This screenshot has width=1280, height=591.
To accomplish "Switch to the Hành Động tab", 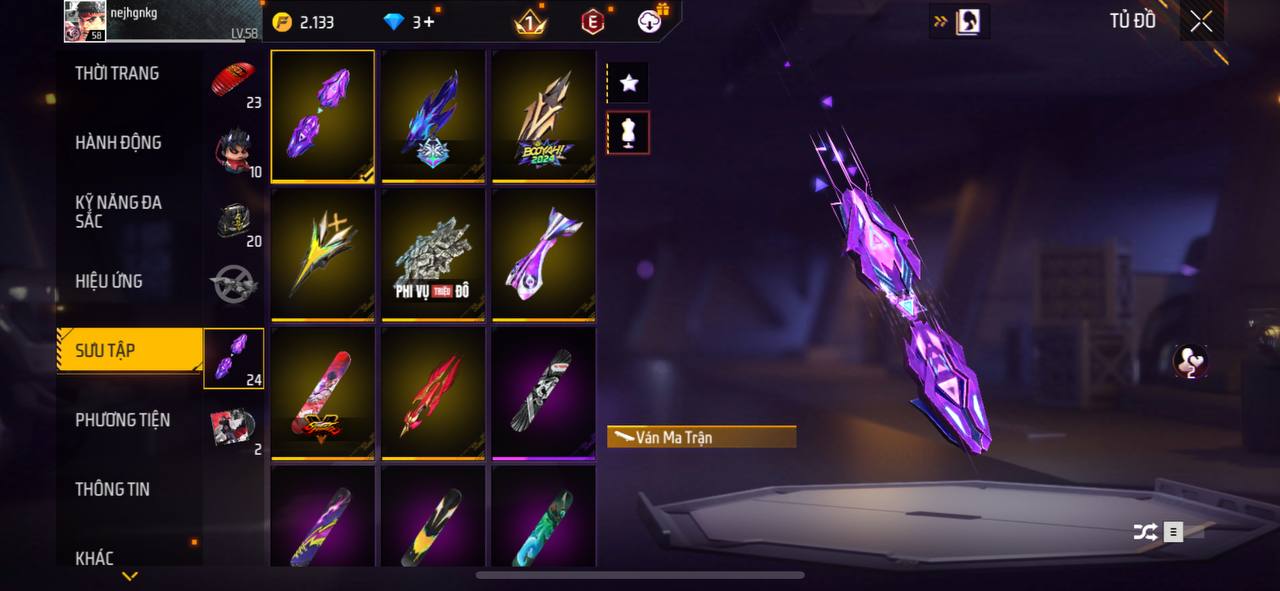I will (118, 143).
